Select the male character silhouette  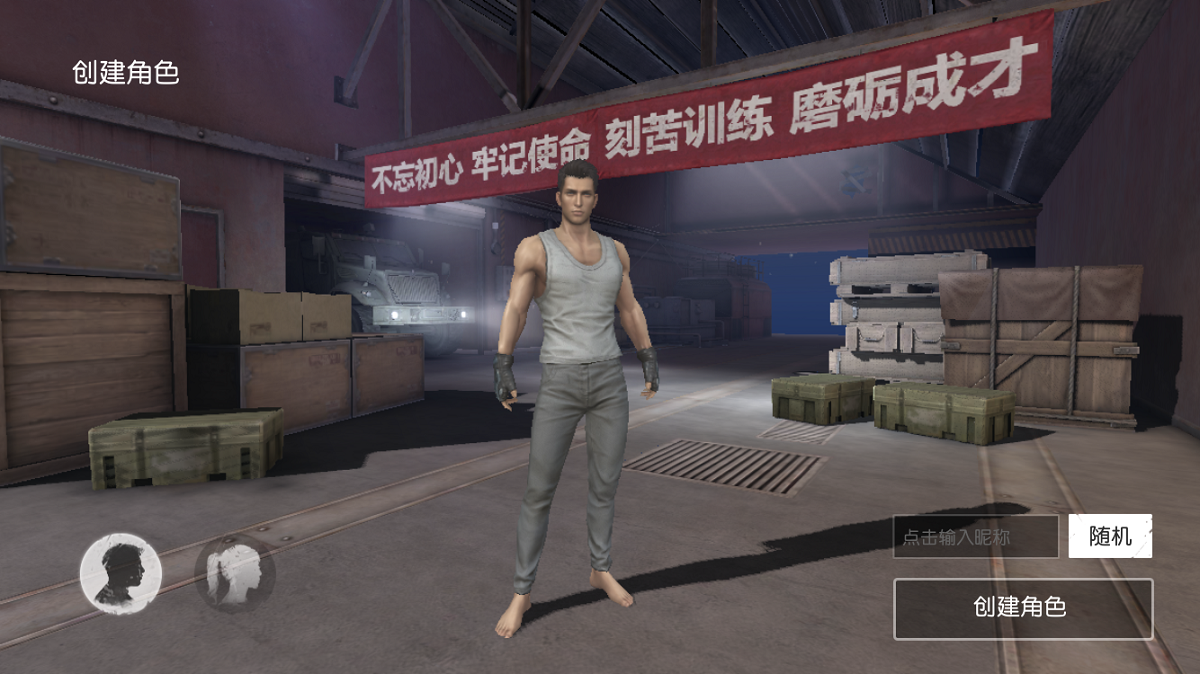121,573
